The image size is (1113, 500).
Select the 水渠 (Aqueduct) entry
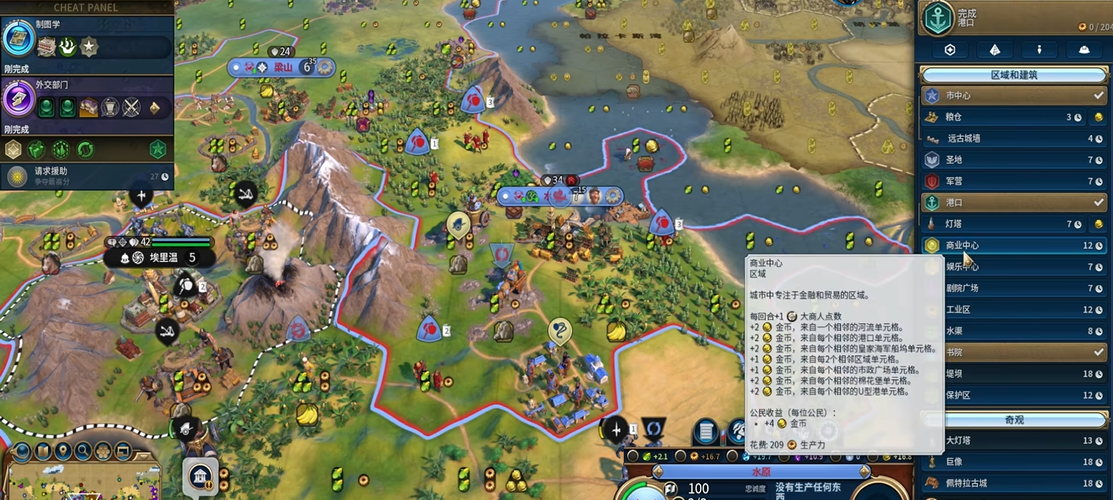click(1000, 331)
